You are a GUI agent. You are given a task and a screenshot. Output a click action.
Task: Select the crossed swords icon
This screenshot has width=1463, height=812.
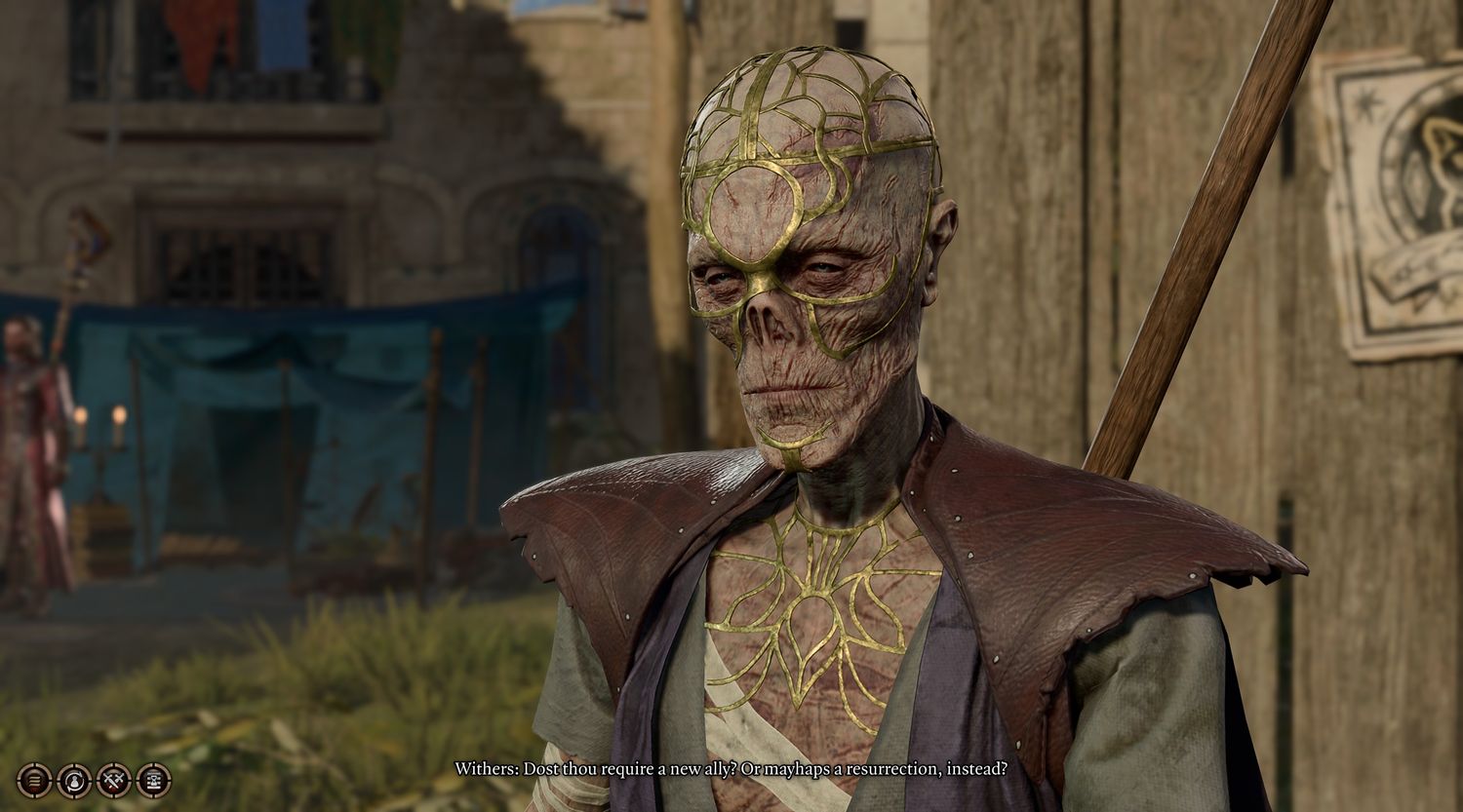tap(114, 781)
